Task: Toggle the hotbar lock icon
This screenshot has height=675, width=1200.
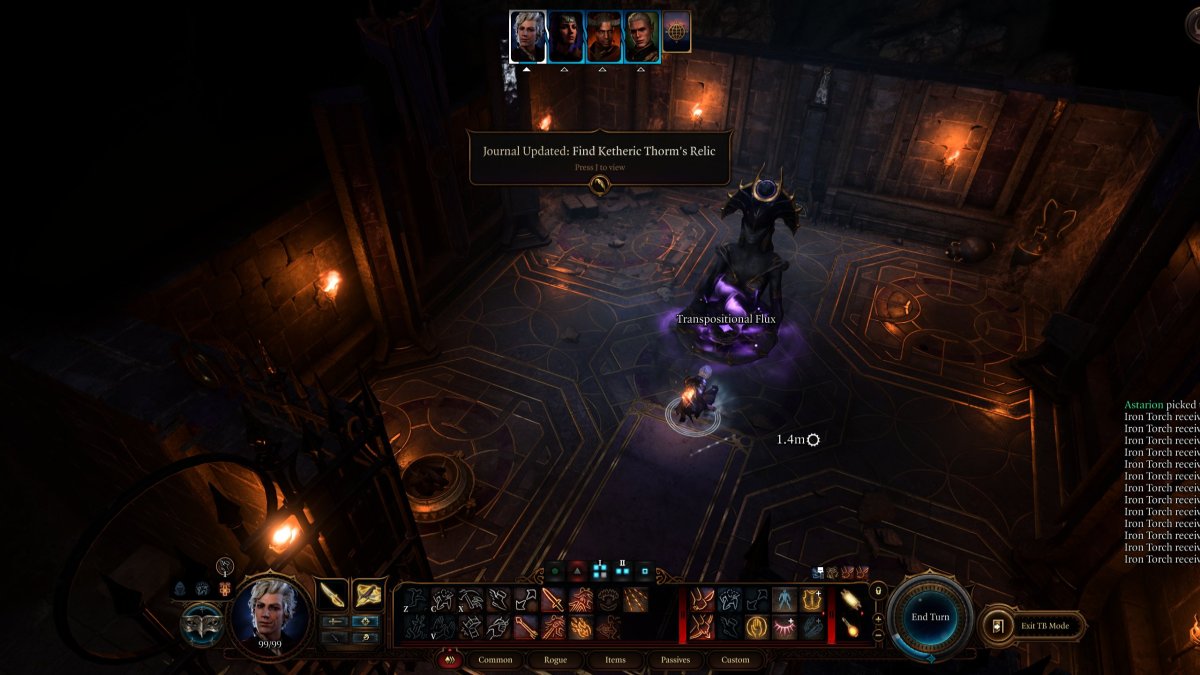Action: point(878,591)
